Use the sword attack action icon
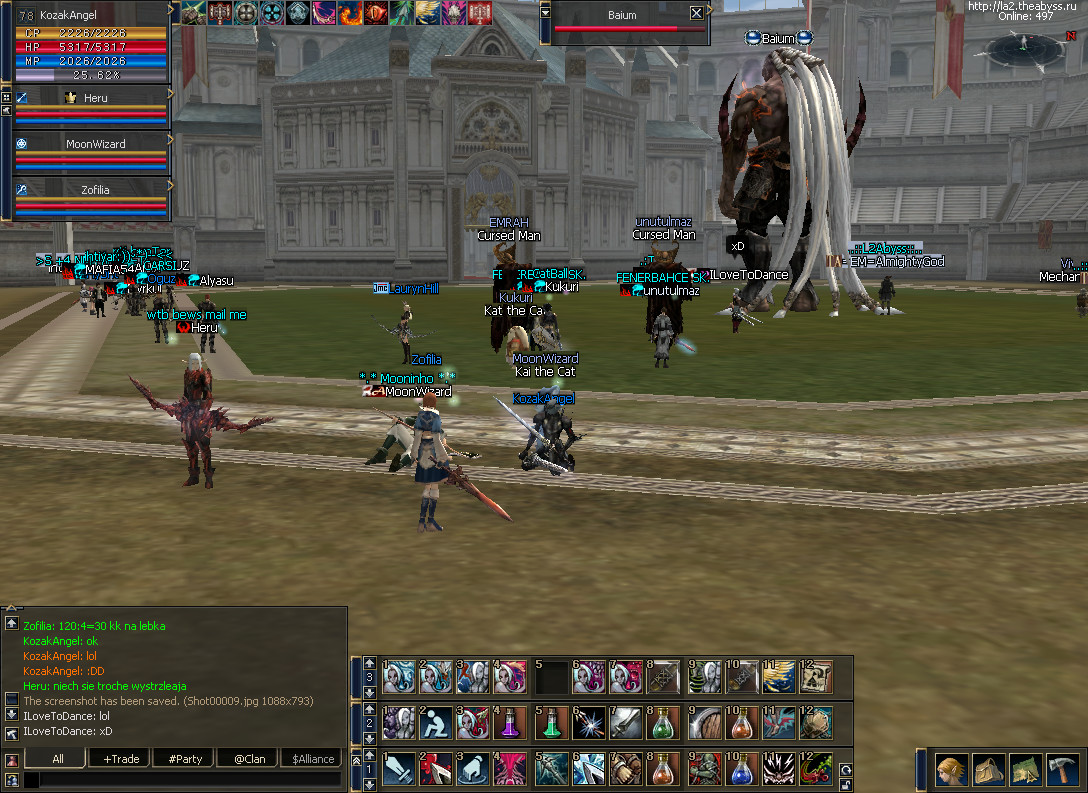The height and width of the screenshot is (793, 1088). [397, 769]
